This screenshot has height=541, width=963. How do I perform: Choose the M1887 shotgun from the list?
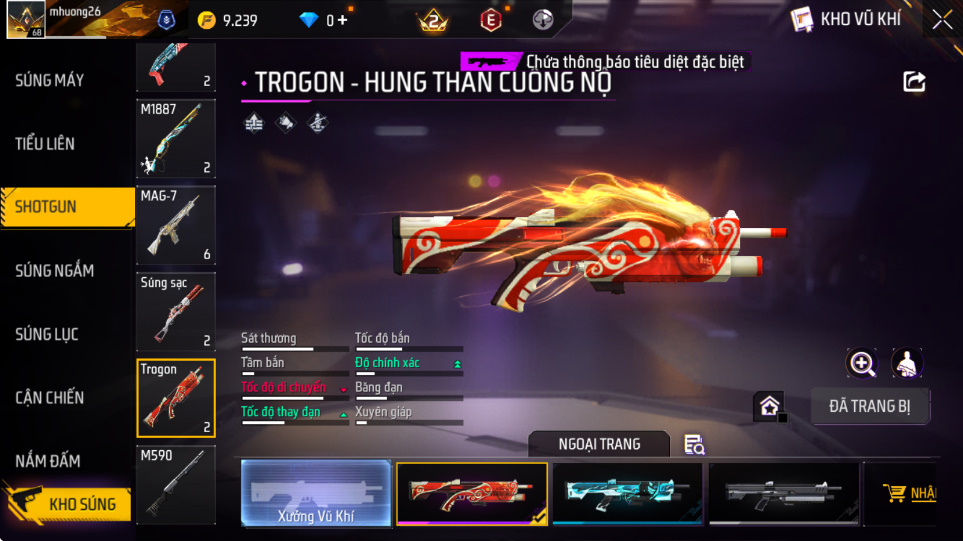click(176, 138)
